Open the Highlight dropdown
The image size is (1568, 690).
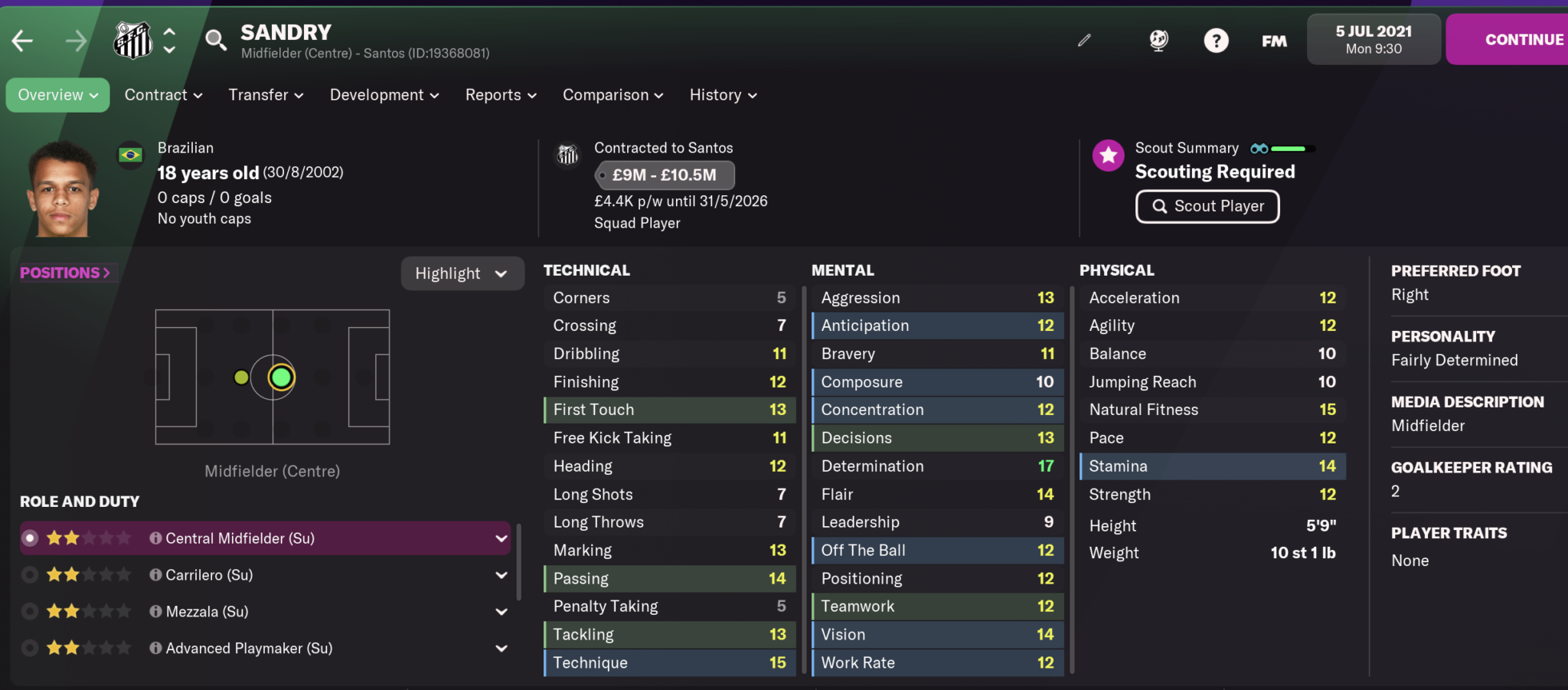tap(462, 273)
